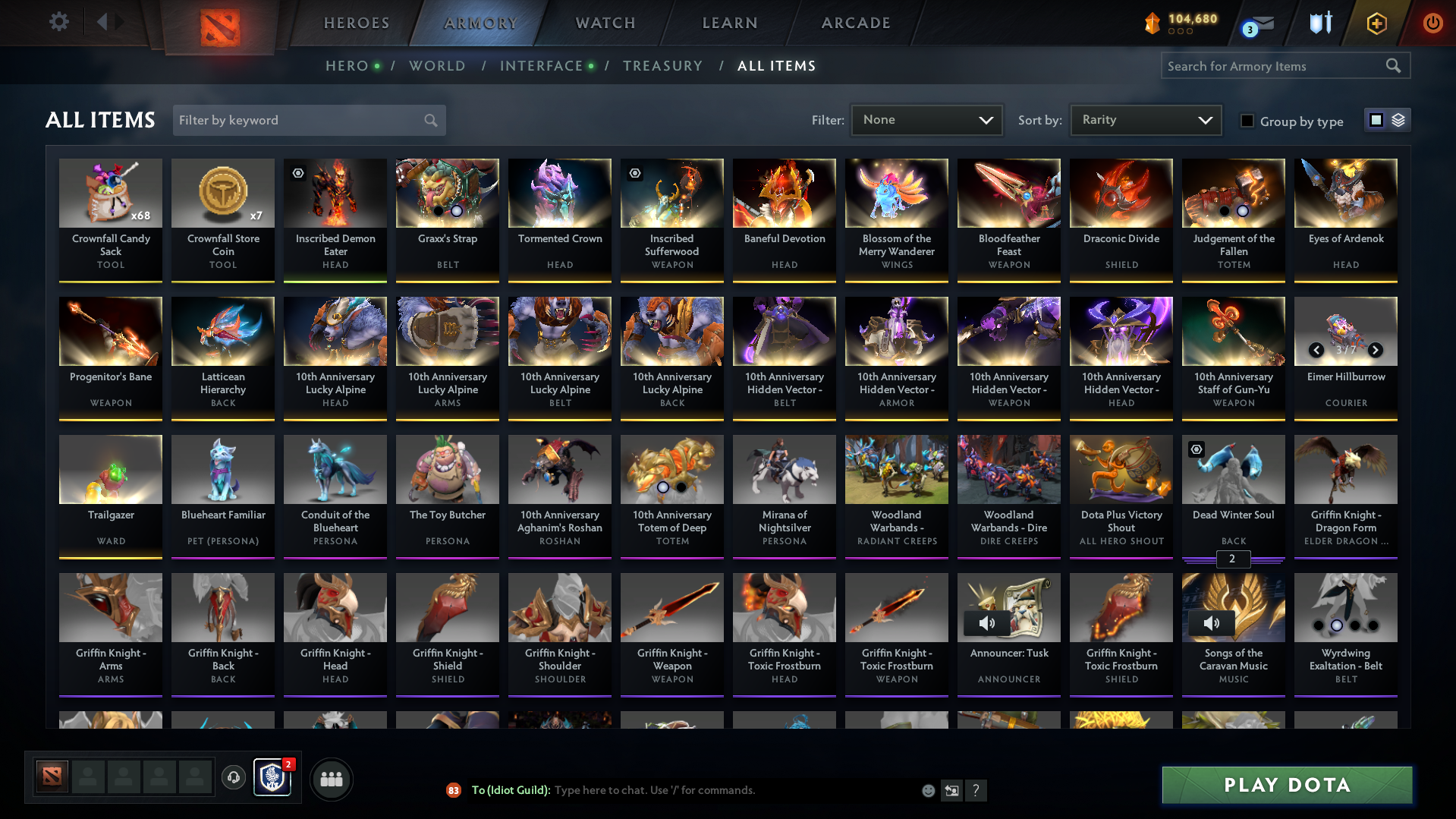Screen dimensions: 1456x819
Task: Open Dota Plus via the hexagon plus icon
Action: tap(1376, 23)
